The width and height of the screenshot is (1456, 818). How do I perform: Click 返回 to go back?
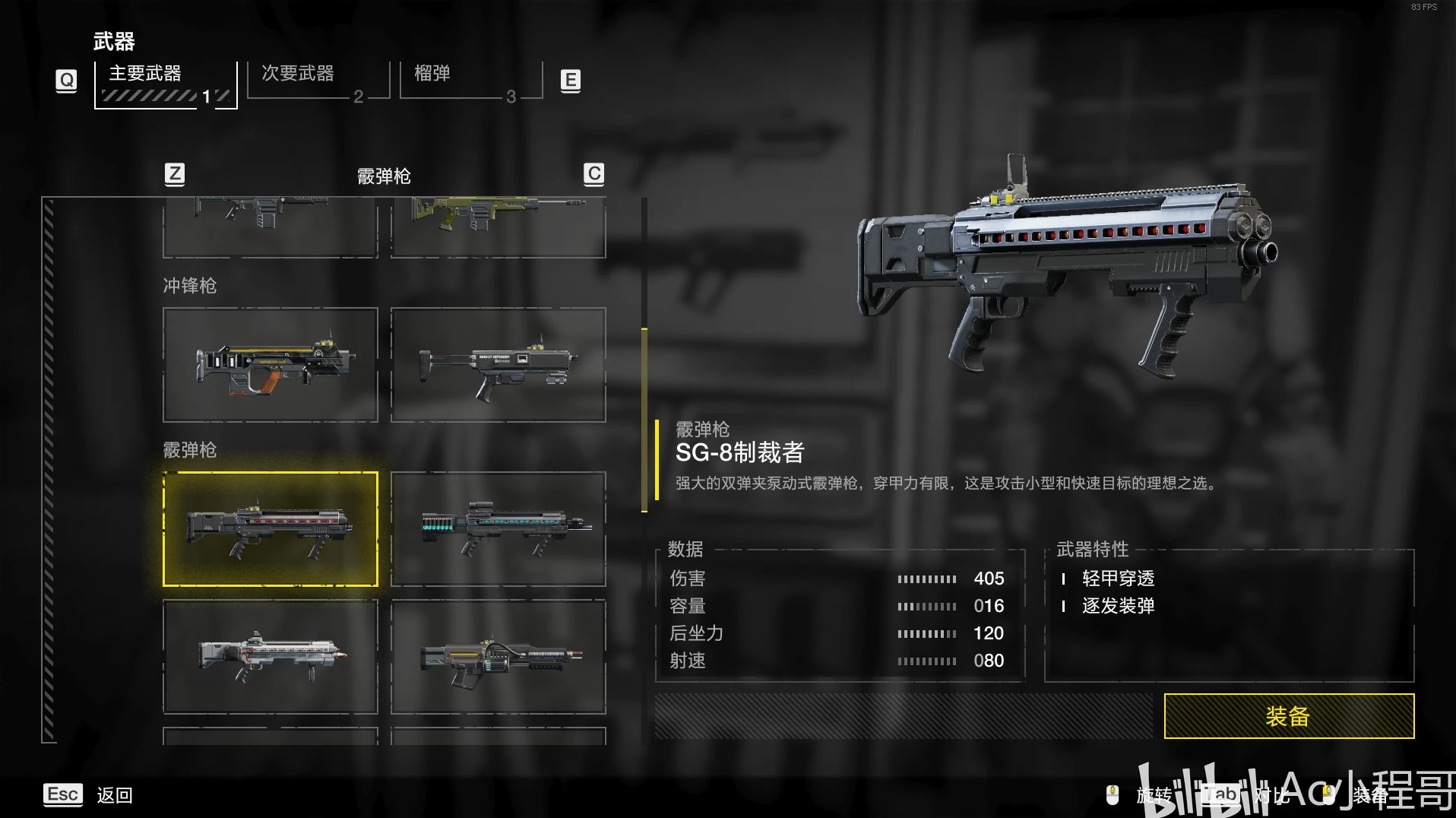click(114, 795)
